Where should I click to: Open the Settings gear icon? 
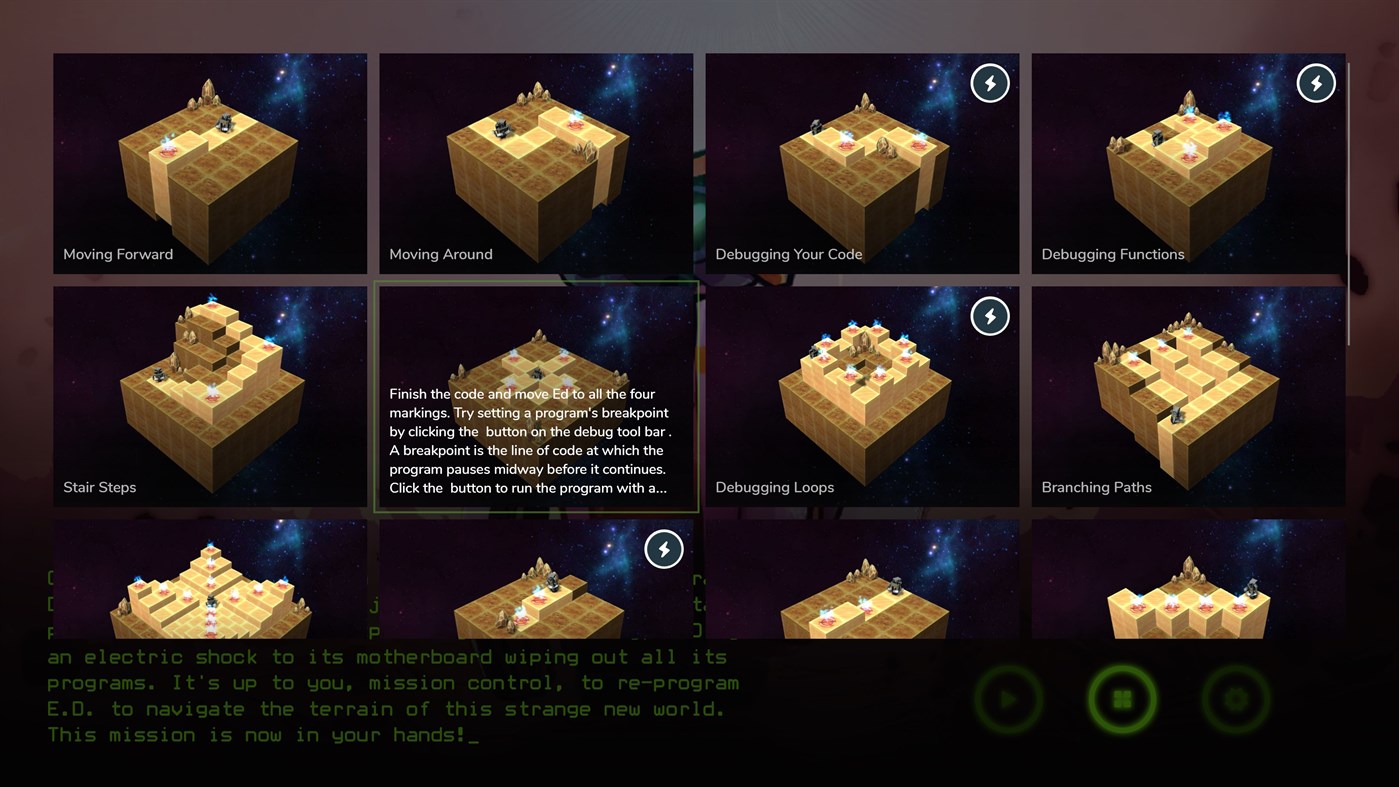click(1236, 700)
